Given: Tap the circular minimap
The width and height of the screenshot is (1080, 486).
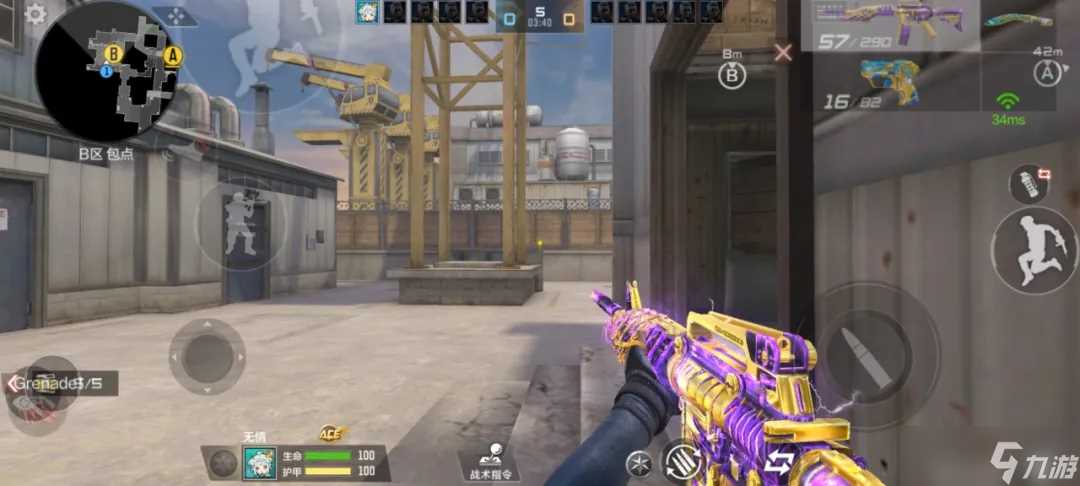Looking at the screenshot, I should click(x=107, y=70).
